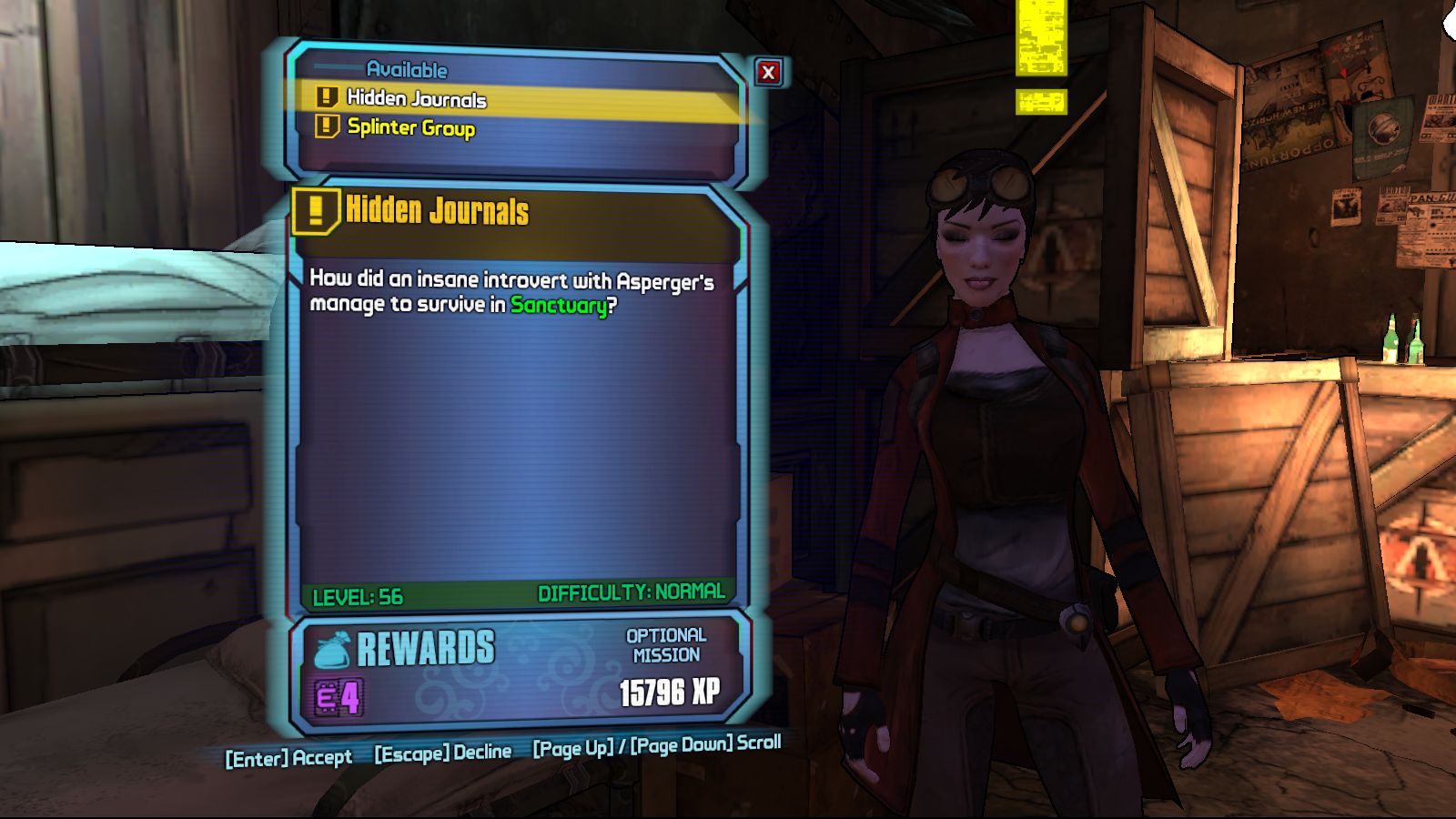1456x819 pixels.
Task: Click the purple currency reward icon showing 4
Action: (338, 696)
